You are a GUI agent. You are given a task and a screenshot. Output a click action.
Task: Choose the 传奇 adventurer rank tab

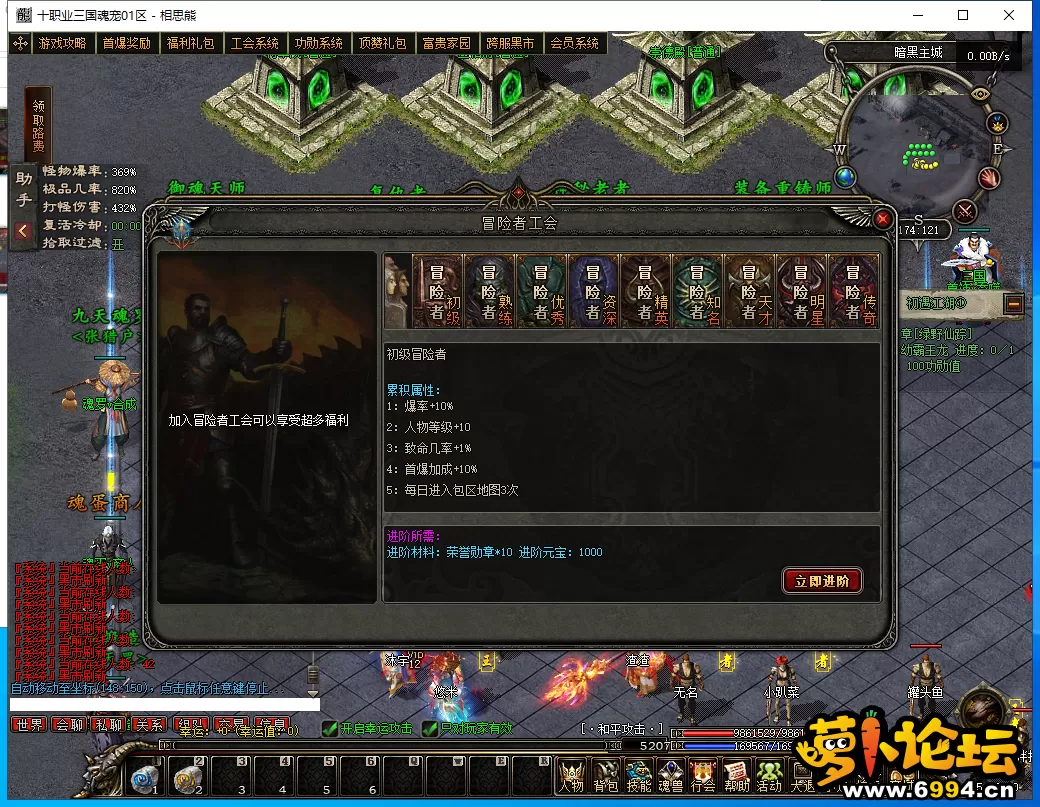tap(853, 291)
